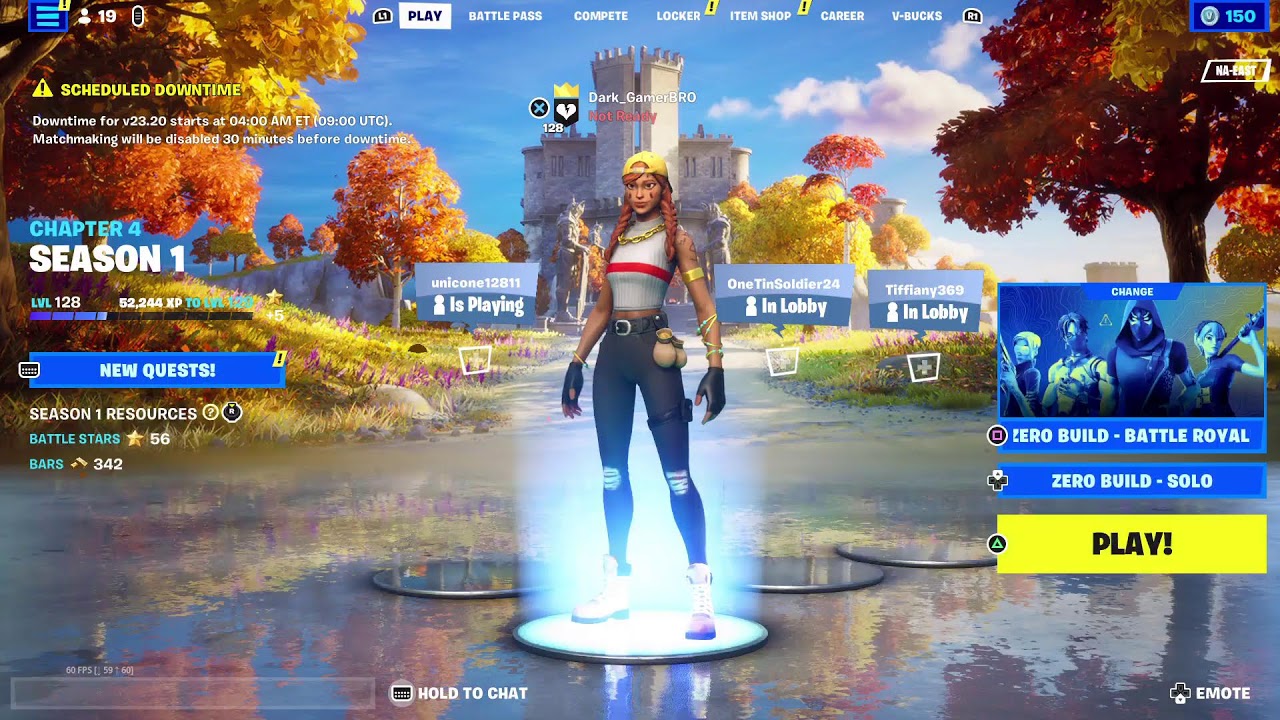Viewport: 1280px width, 720px height.
Task: Select Tiffiany369's lobby nameplate
Action: [x=924, y=302]
